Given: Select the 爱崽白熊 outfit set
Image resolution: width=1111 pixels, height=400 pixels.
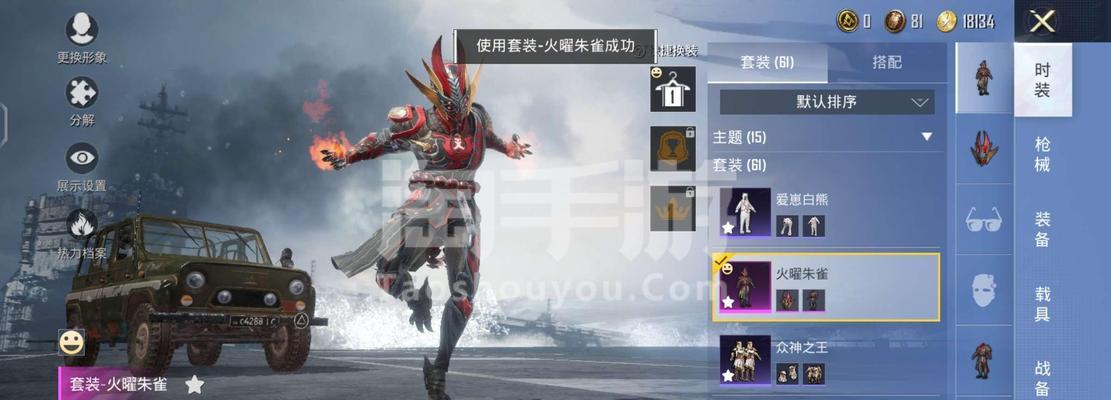Looking at the screenshot, I should tap(826, 212).
